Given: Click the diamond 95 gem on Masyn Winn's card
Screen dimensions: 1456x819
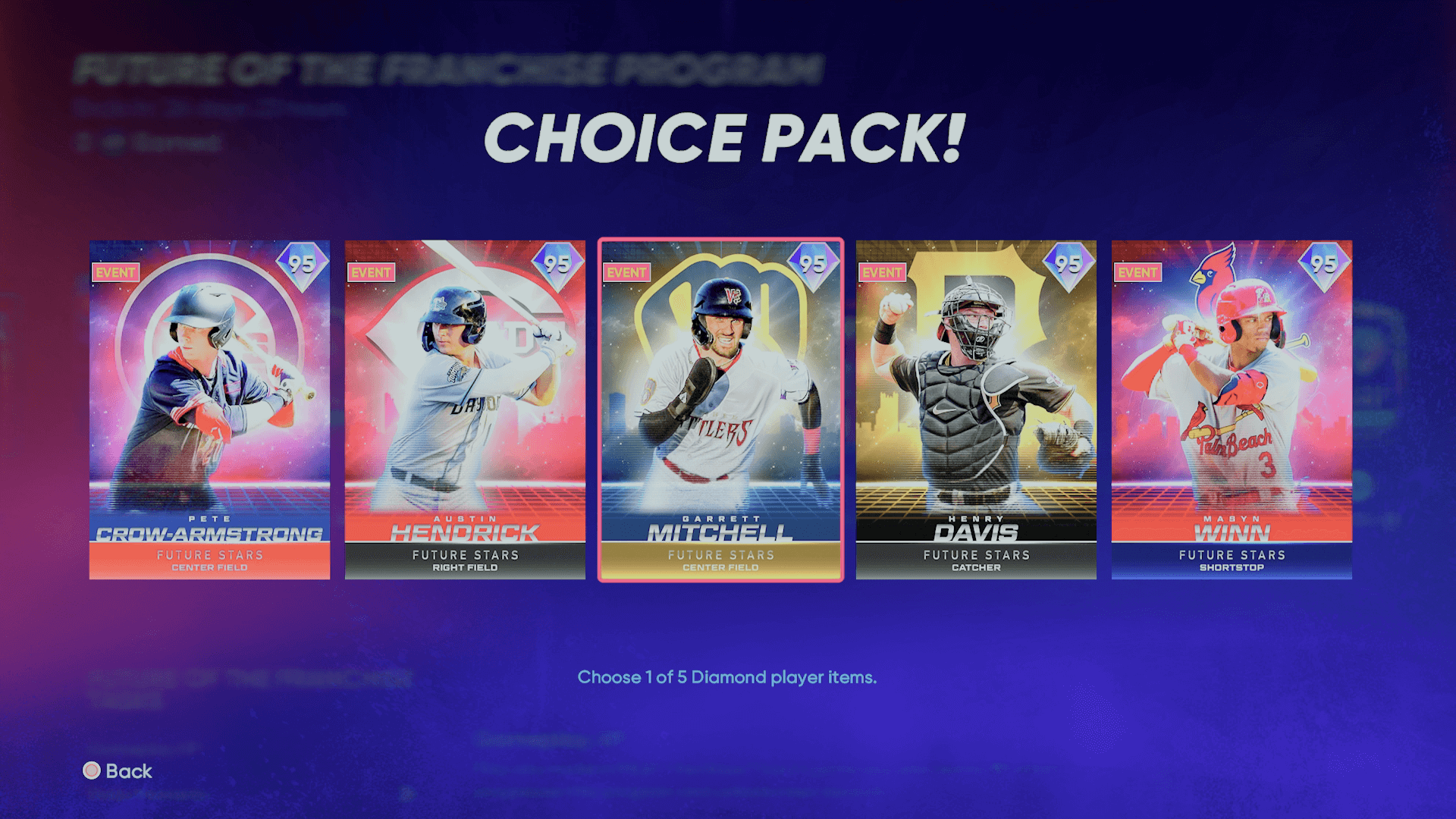Looking at the screenshot, I should tap(1326, 266).
